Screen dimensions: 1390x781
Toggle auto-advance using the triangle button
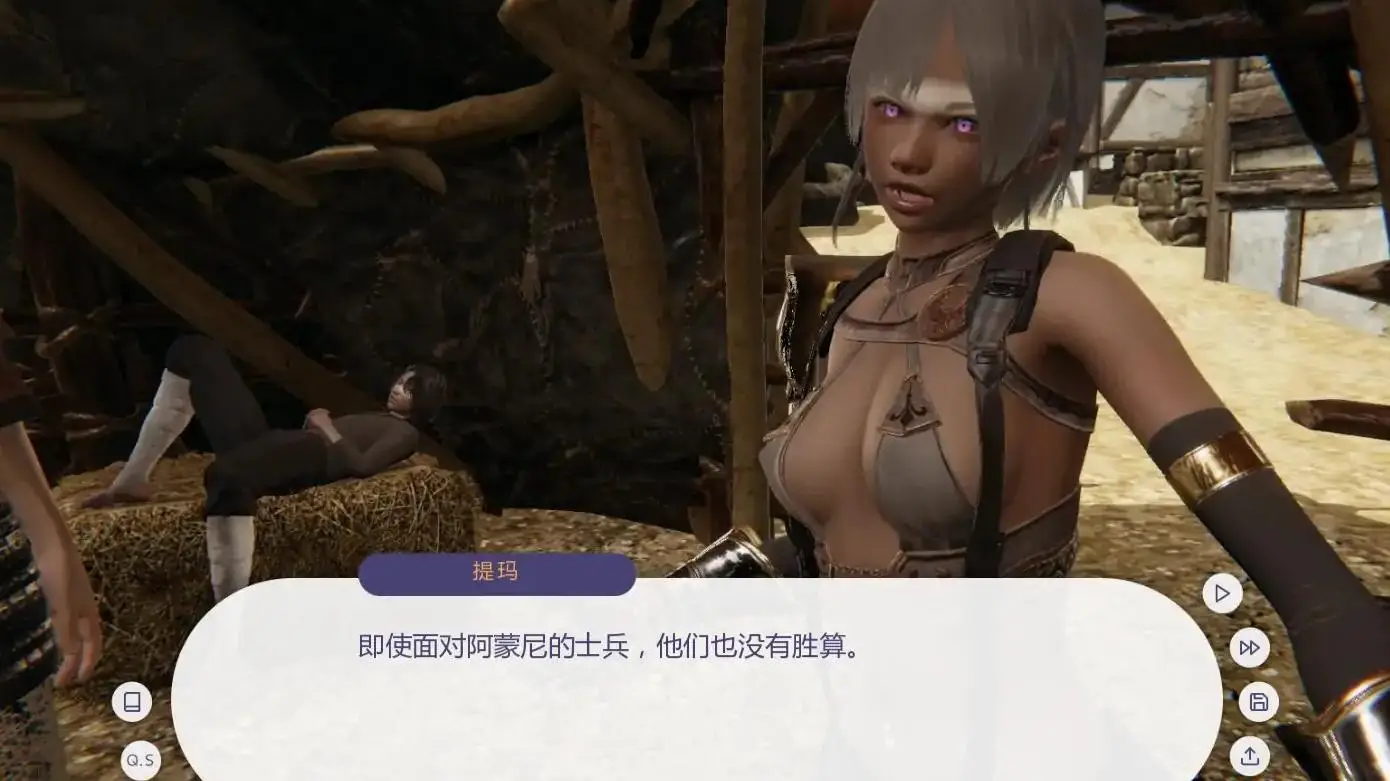point(1221,593)
